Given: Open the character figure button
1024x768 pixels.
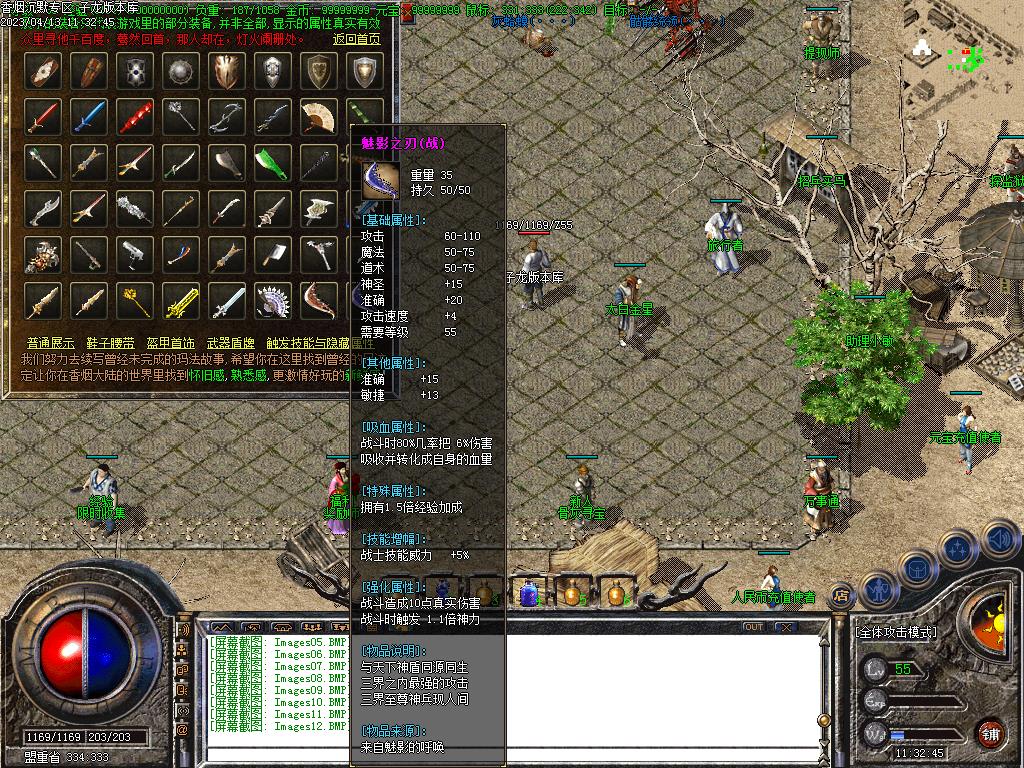Looking at the screenshot, I should pyautogui.click(x=878, y=589).
